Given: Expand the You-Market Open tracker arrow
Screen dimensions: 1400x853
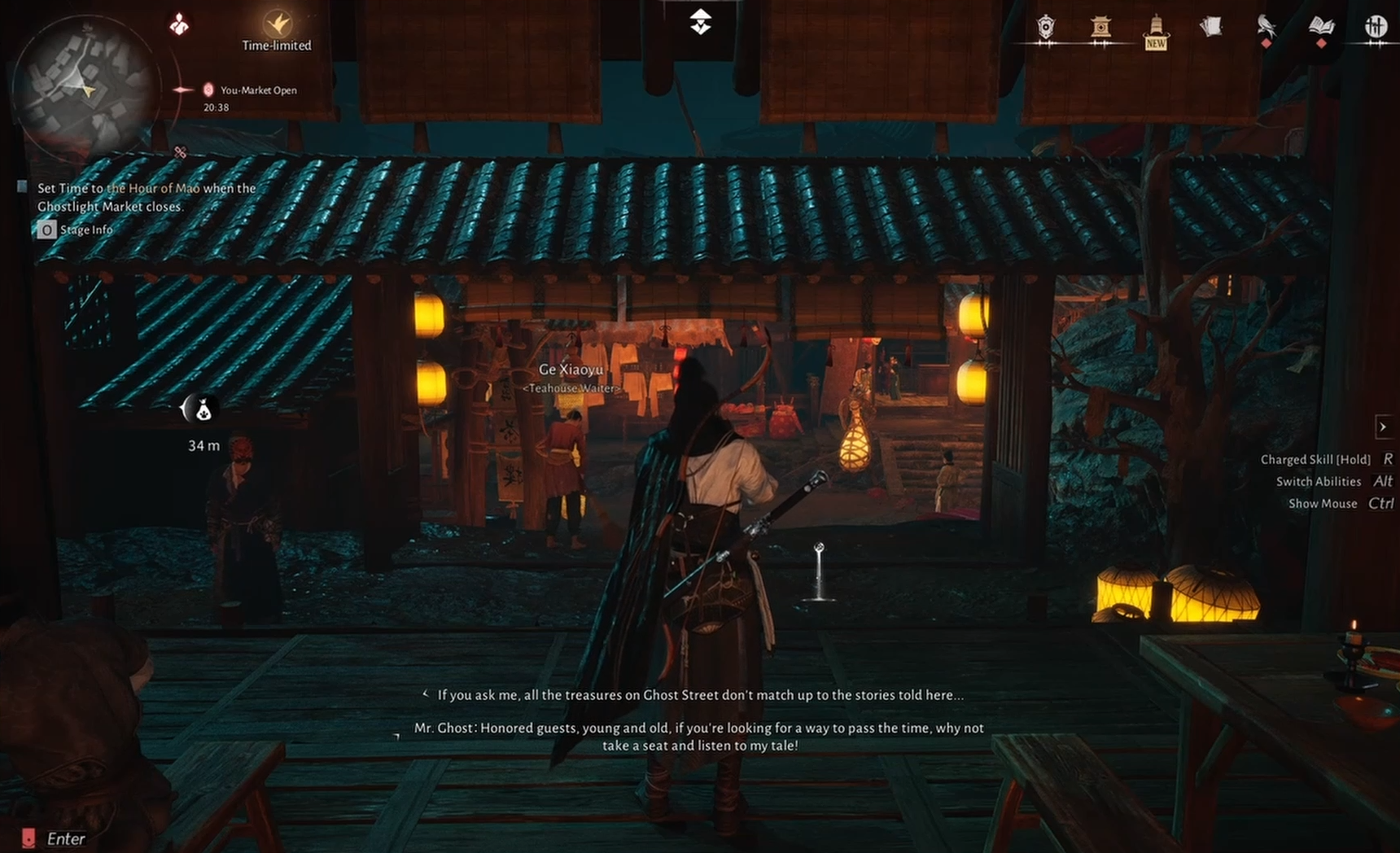Looking at the screenshot, I should click(x=181, y=91).
